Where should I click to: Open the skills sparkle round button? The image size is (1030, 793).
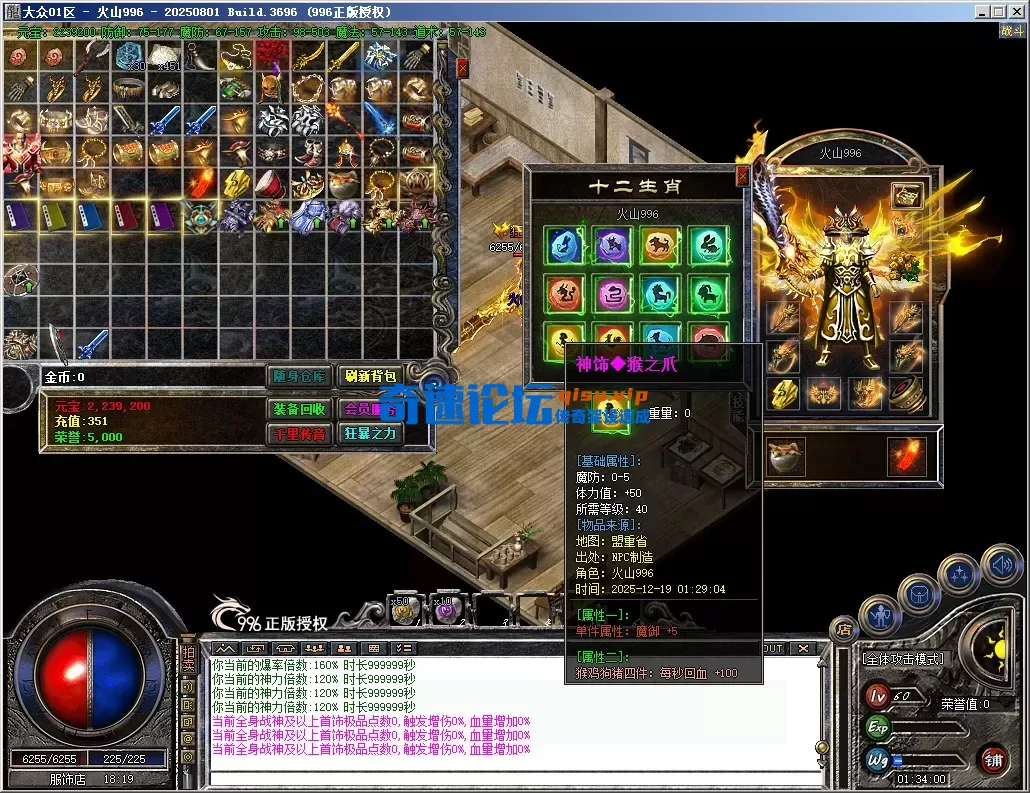tap(960, 574)
